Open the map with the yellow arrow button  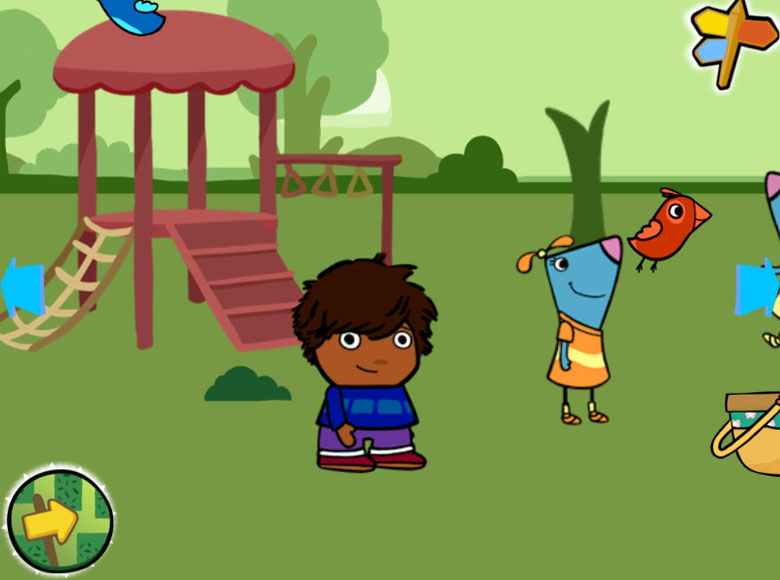[59, 520]
